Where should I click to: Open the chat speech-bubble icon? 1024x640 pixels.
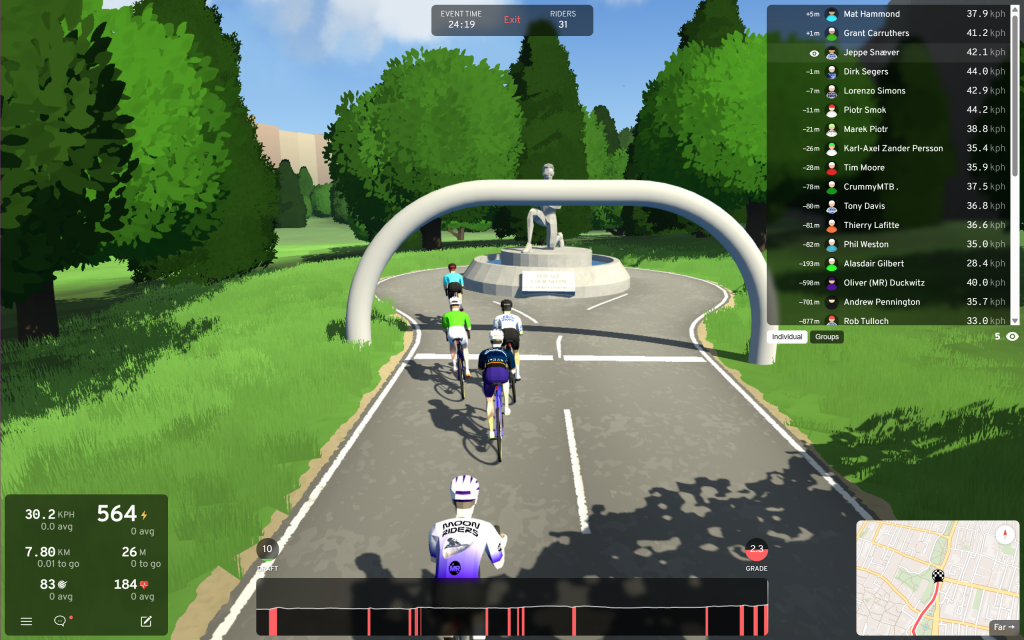tap(60, 621)
